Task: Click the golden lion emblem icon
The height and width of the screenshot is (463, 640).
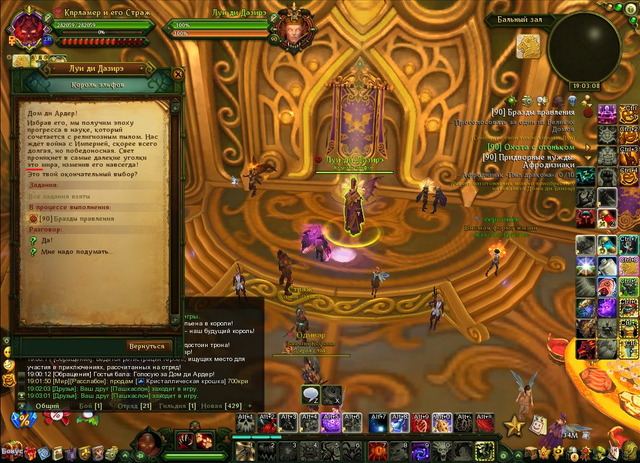Action: click(529, 45)
